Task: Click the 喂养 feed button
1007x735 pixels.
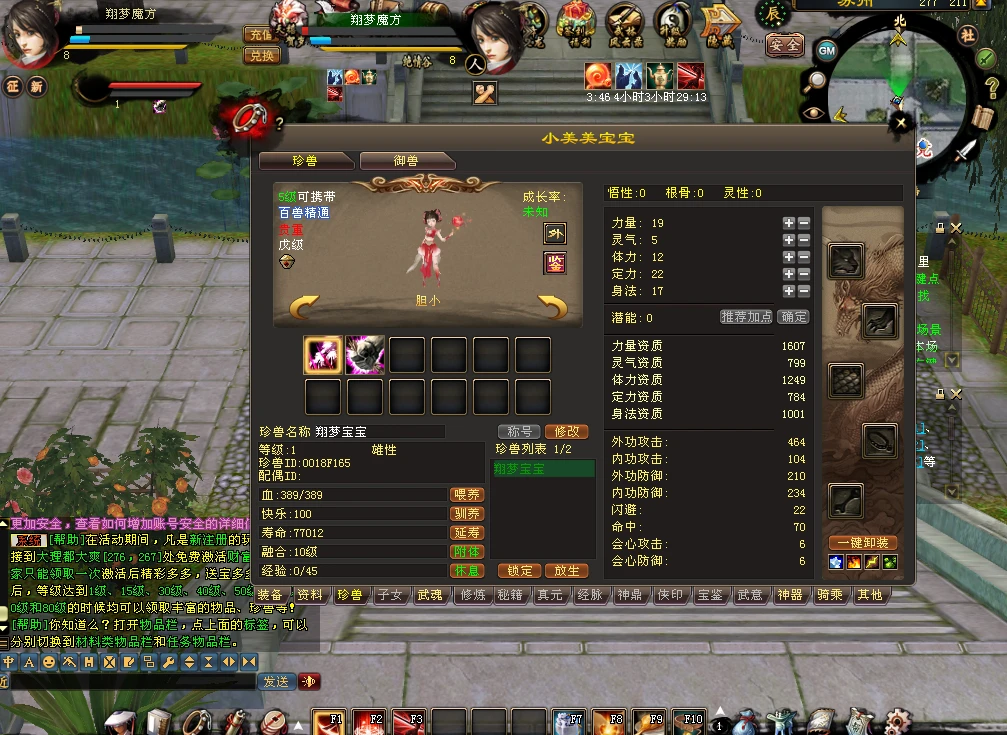Action: tap(467, 495)
